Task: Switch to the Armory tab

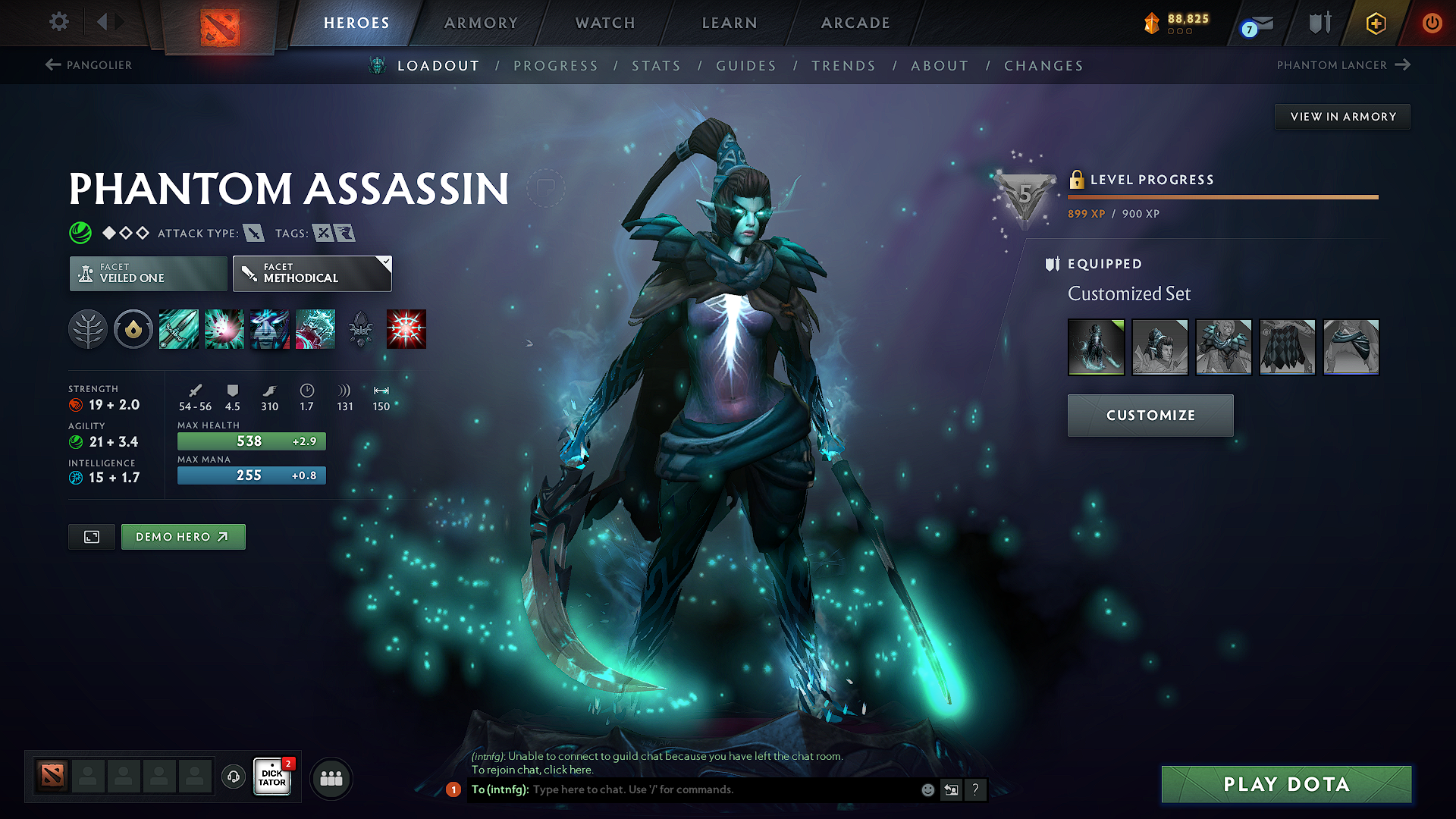Action: pos(481,23)
